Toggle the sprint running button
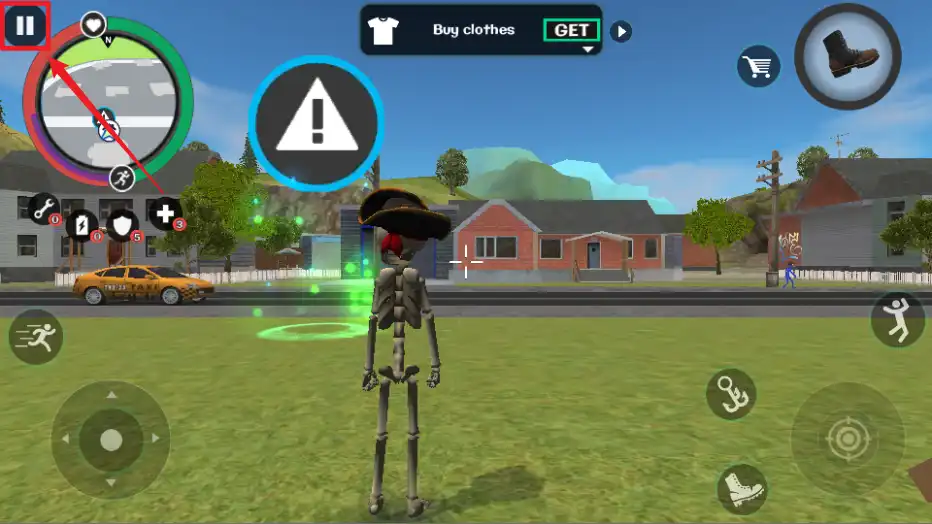The image size is (932, 524). [36, 337]
